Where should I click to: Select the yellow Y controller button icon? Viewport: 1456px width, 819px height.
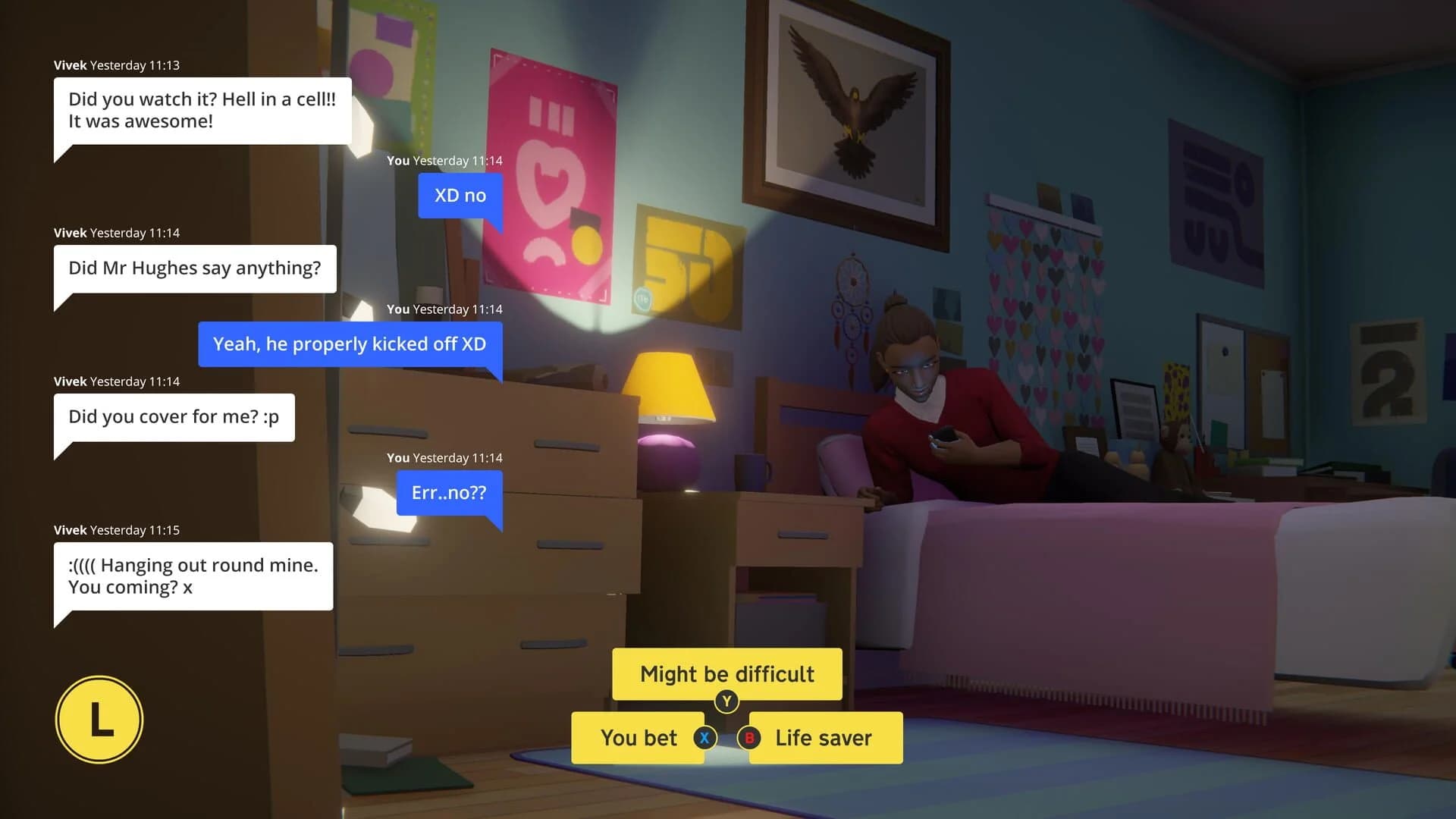[726, 701]
